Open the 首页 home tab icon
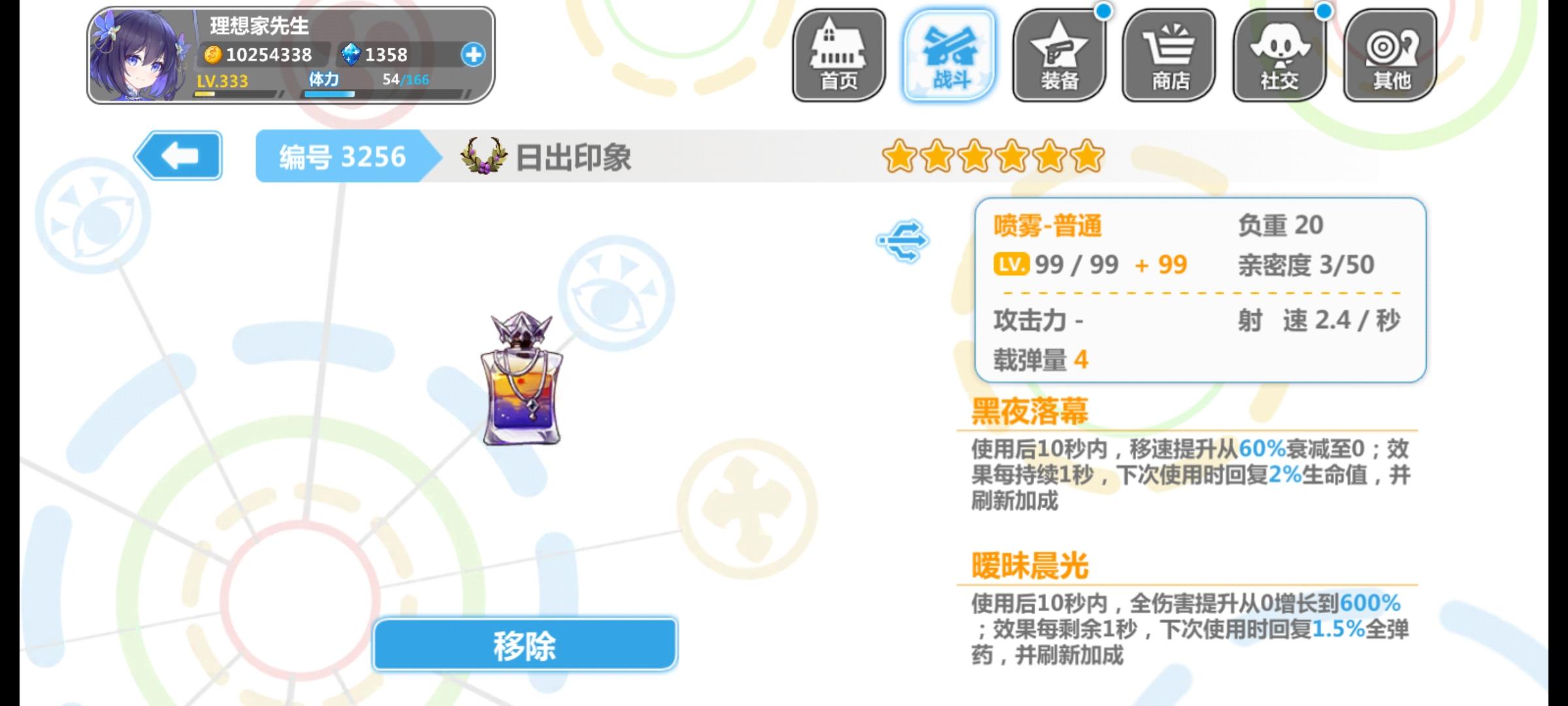 pyautogui.click(x=838, y=54)
